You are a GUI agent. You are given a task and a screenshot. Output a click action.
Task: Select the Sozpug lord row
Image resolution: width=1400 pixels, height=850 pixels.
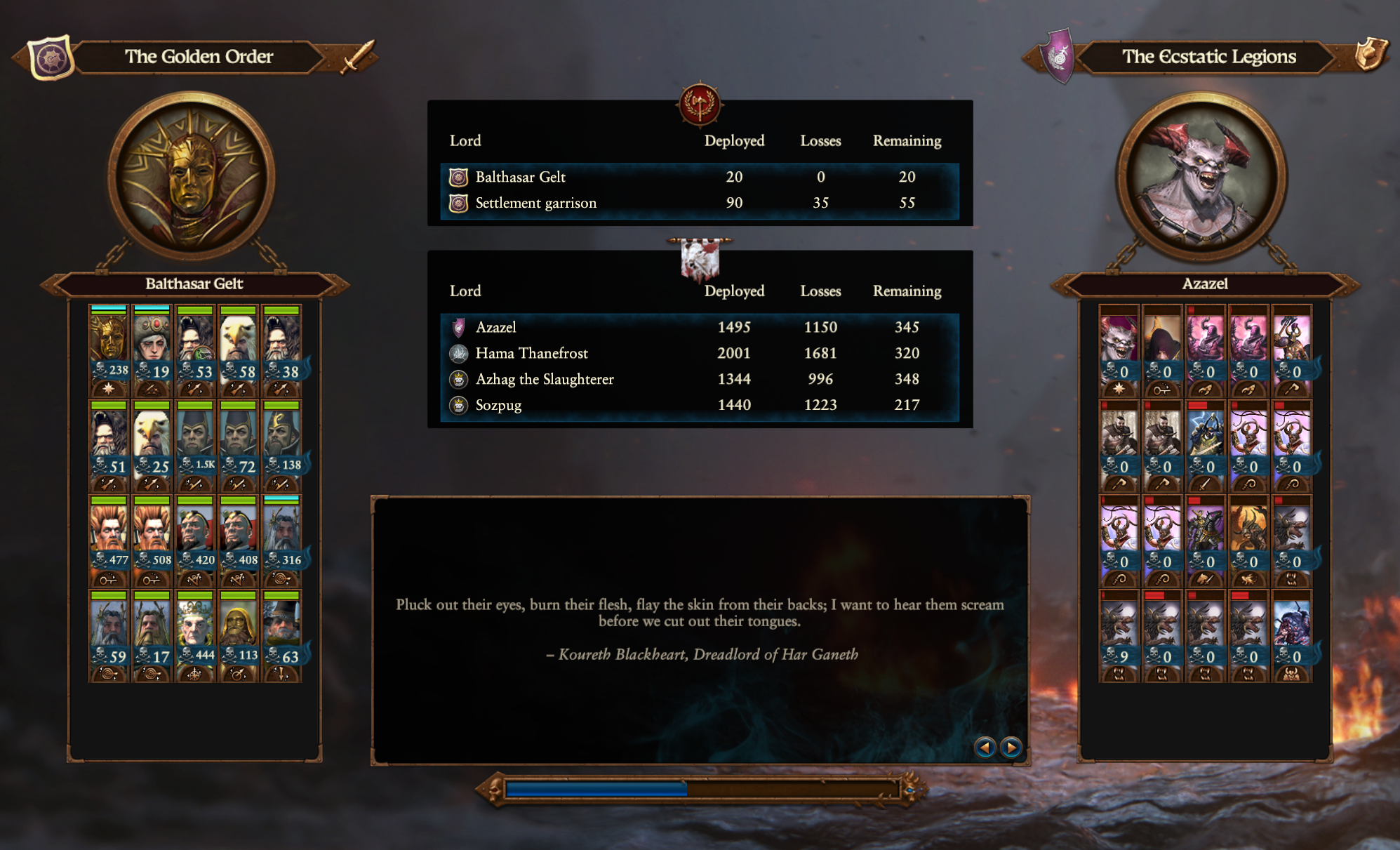[x=699, y=405]
